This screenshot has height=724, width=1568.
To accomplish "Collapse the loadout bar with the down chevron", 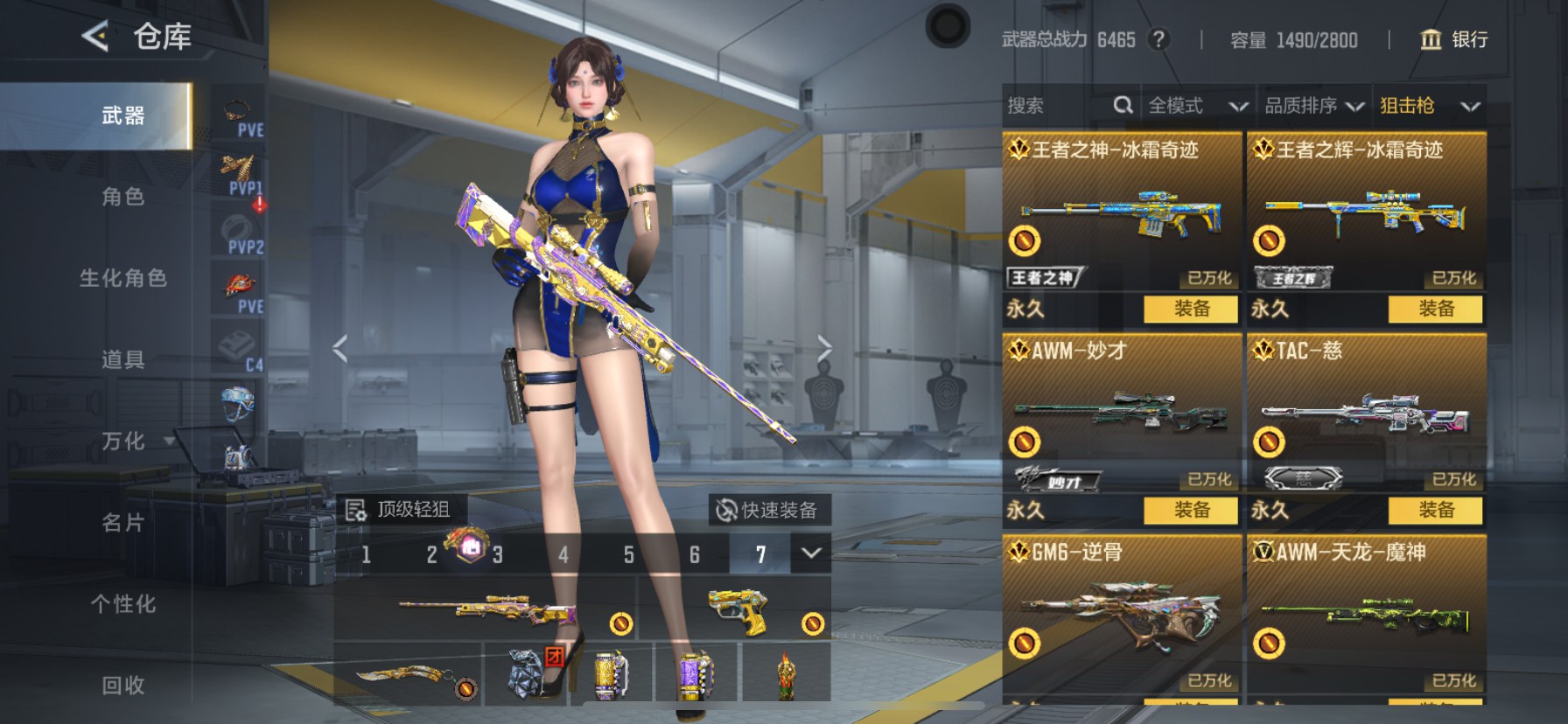I will click(x=809, y=554).
